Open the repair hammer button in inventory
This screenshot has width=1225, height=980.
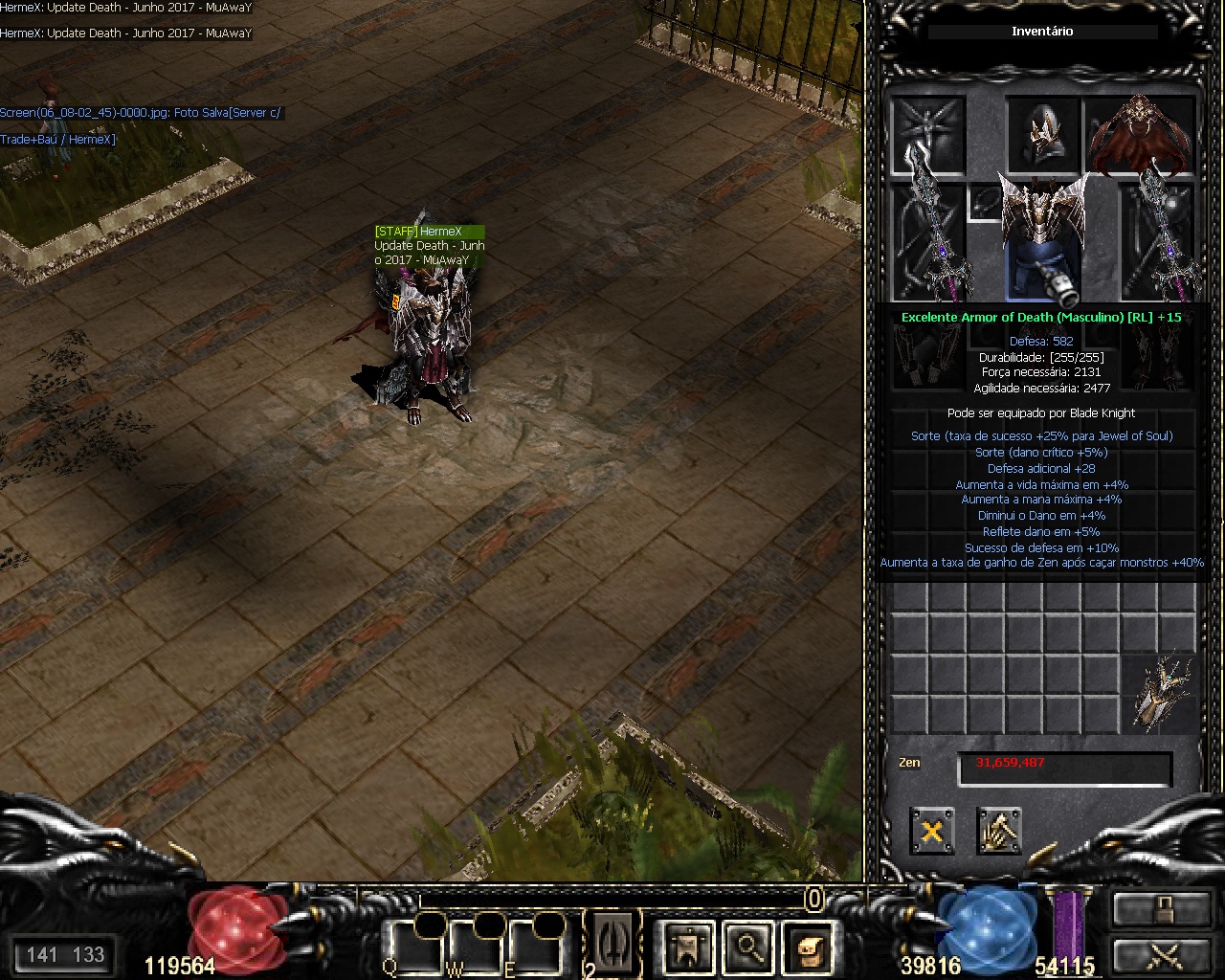[998, 830]
